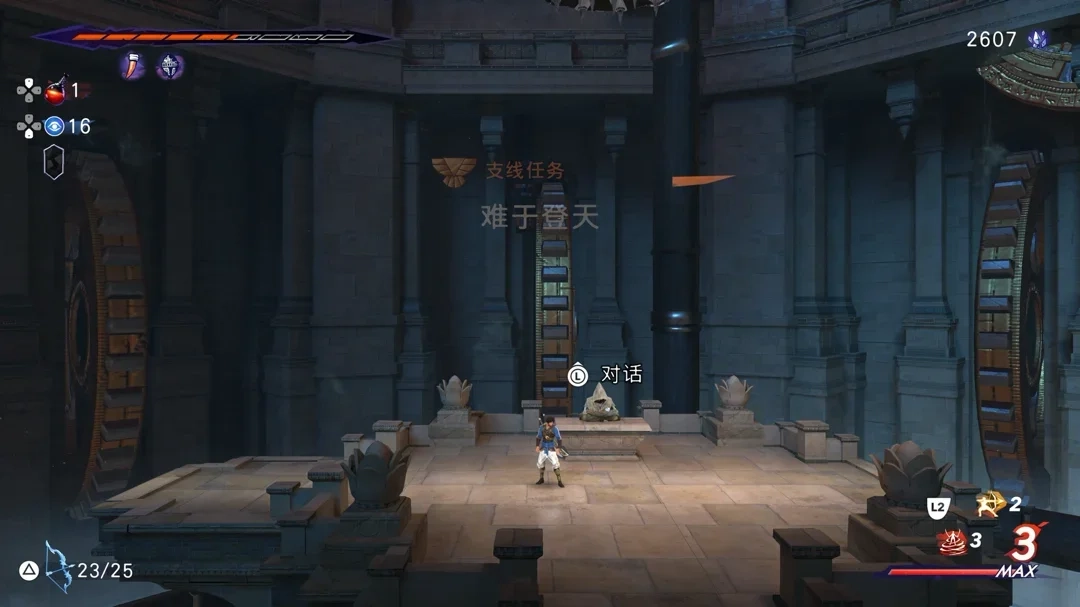Click the time crystal currency icon
Viewport: 1080px width, 607px height.
1037,39
